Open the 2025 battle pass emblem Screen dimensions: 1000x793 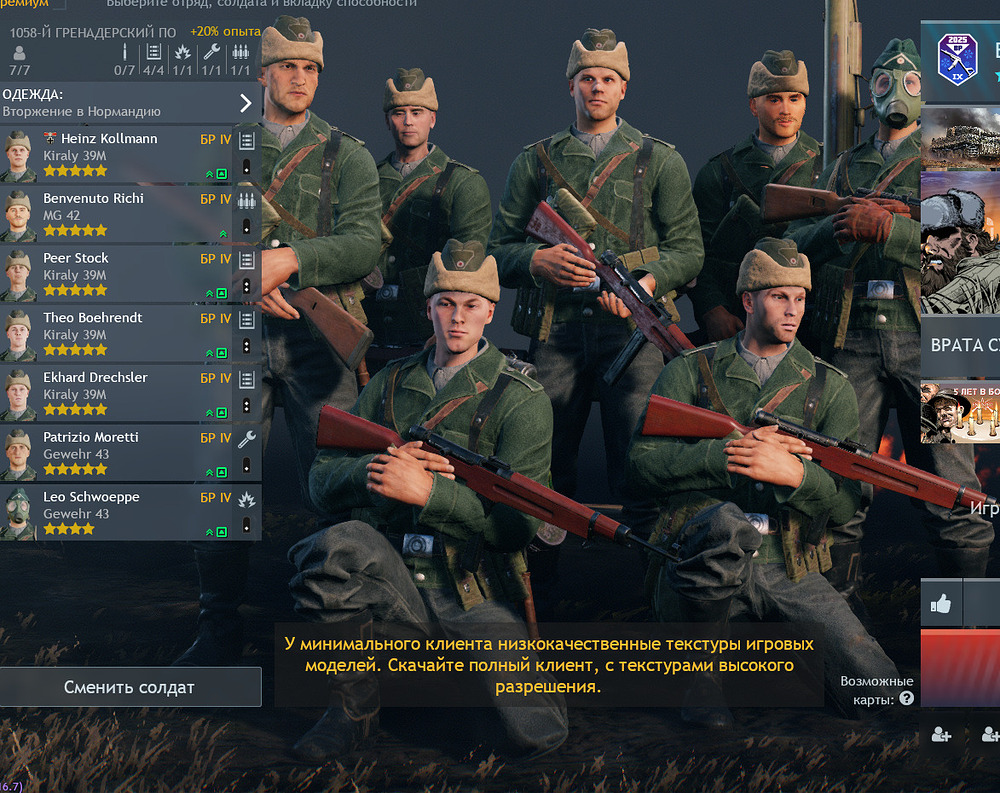957,59
